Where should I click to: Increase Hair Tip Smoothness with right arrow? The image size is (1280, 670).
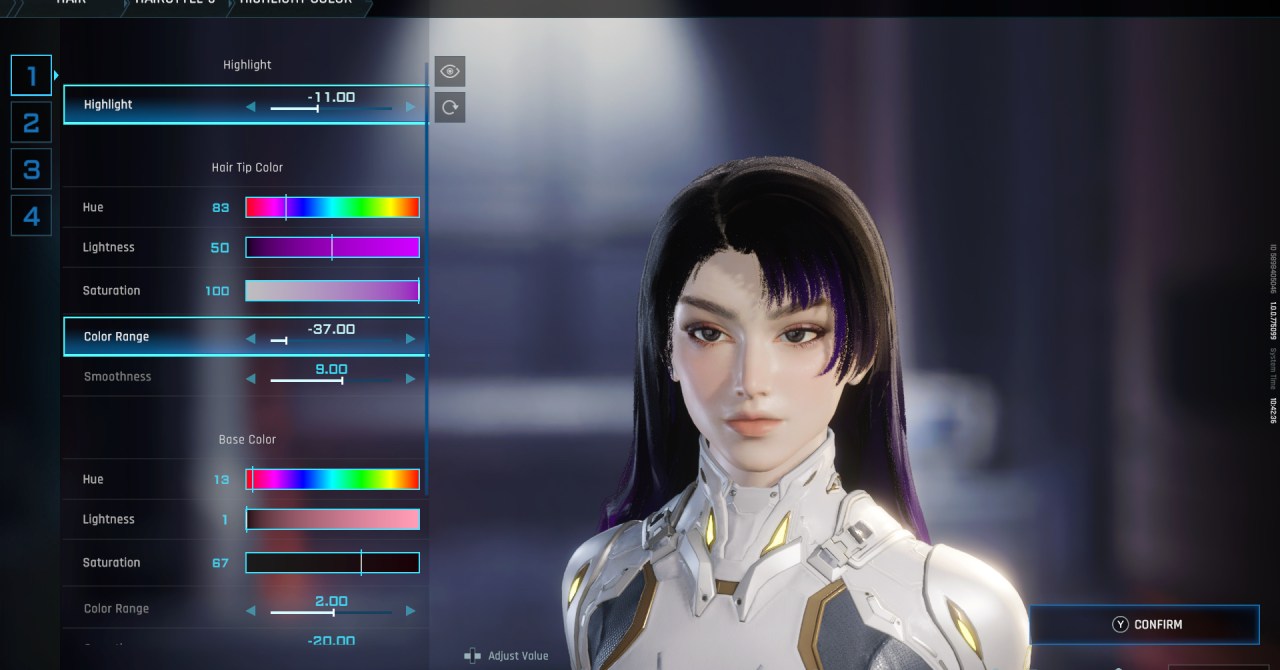(410, 379)
